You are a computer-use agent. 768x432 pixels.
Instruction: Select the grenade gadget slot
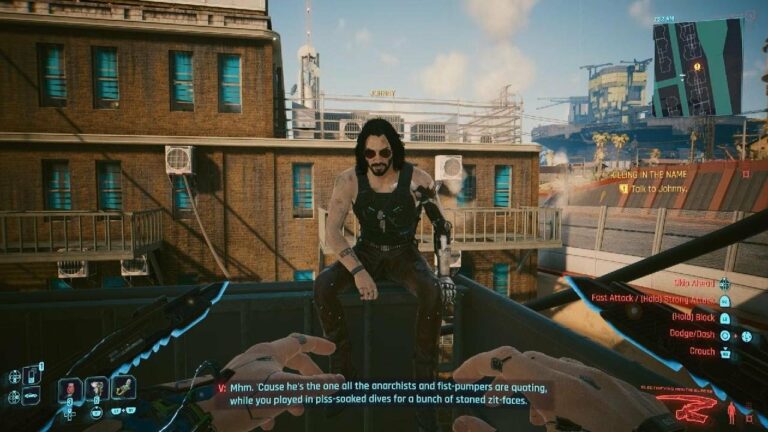96,388
